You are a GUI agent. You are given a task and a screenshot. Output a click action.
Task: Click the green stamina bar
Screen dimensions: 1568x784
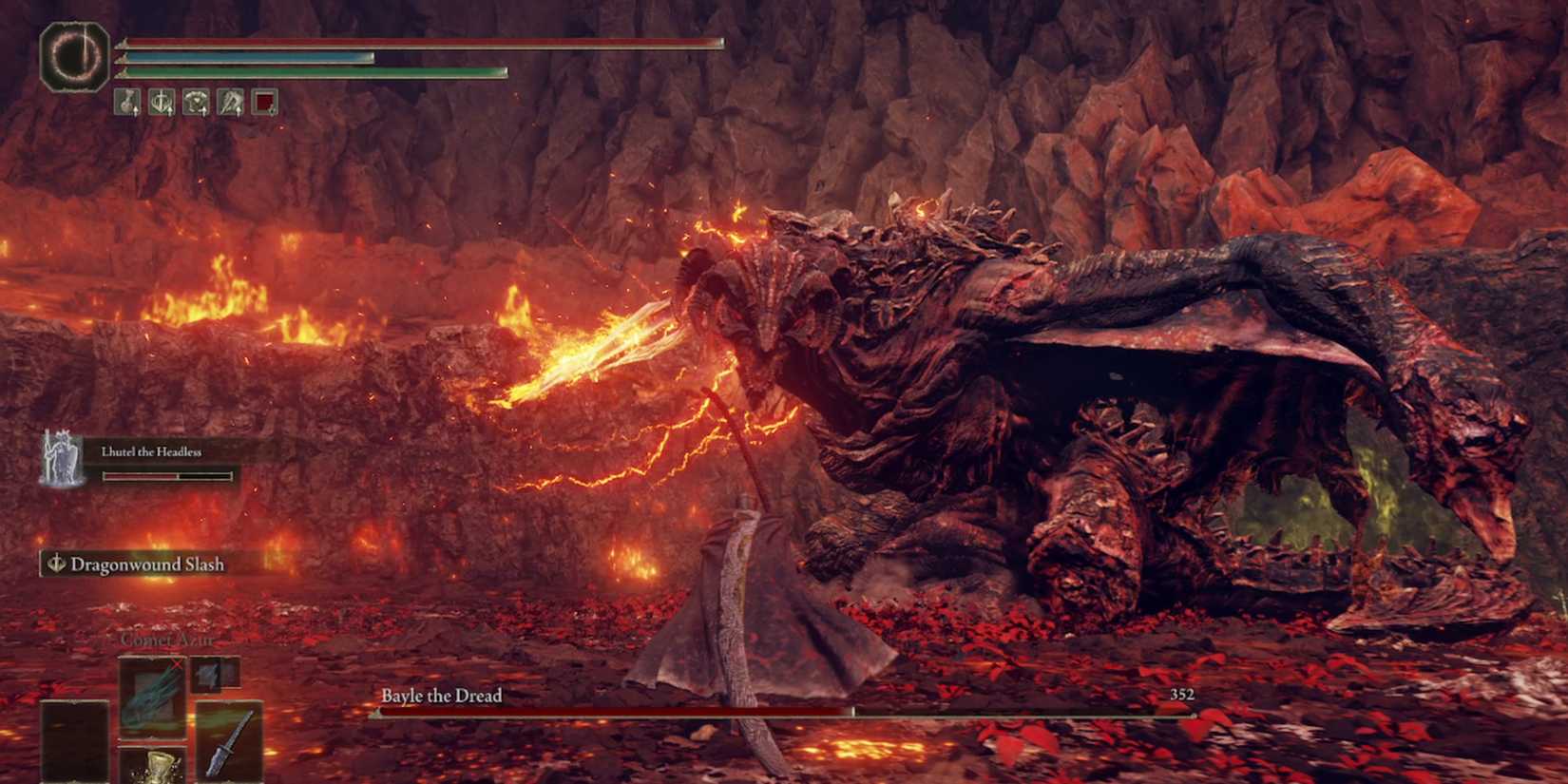[x=314, y=70]
